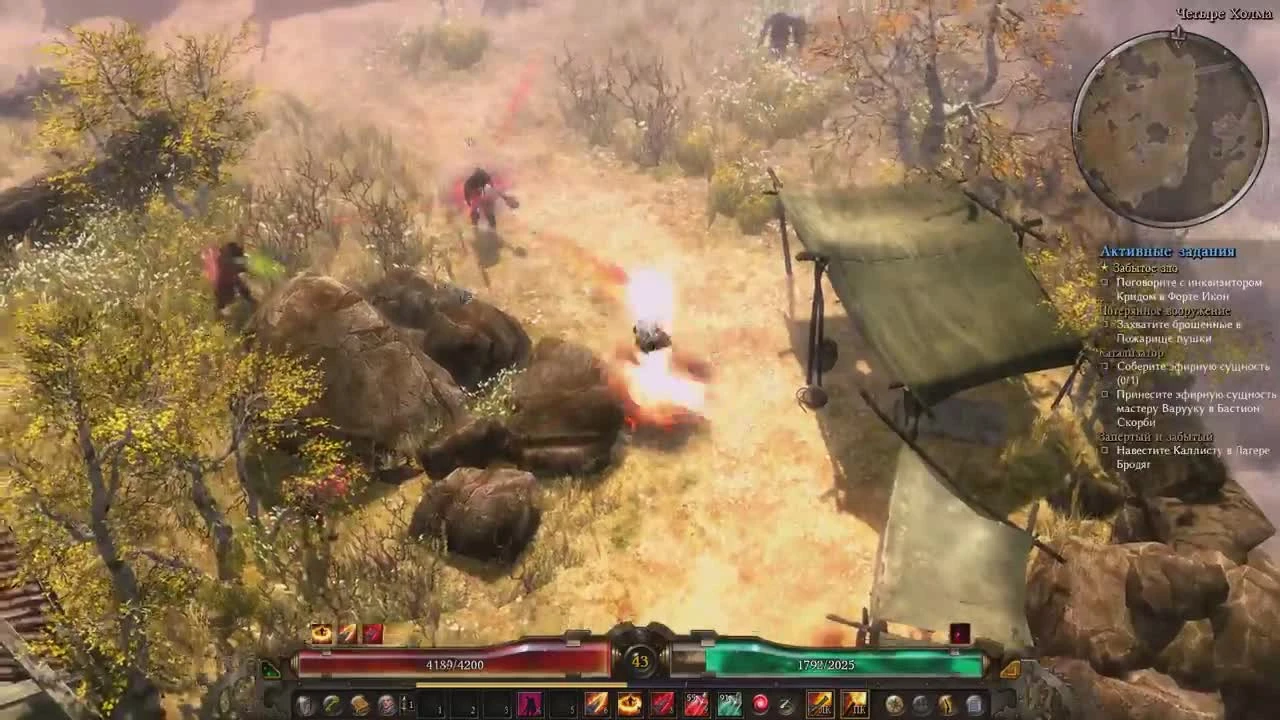Collapse the Катализатор quest section
Image resolution: width=1280 pixels, height=720 pixels.
pyautogui.click(x=1129, y=351)
